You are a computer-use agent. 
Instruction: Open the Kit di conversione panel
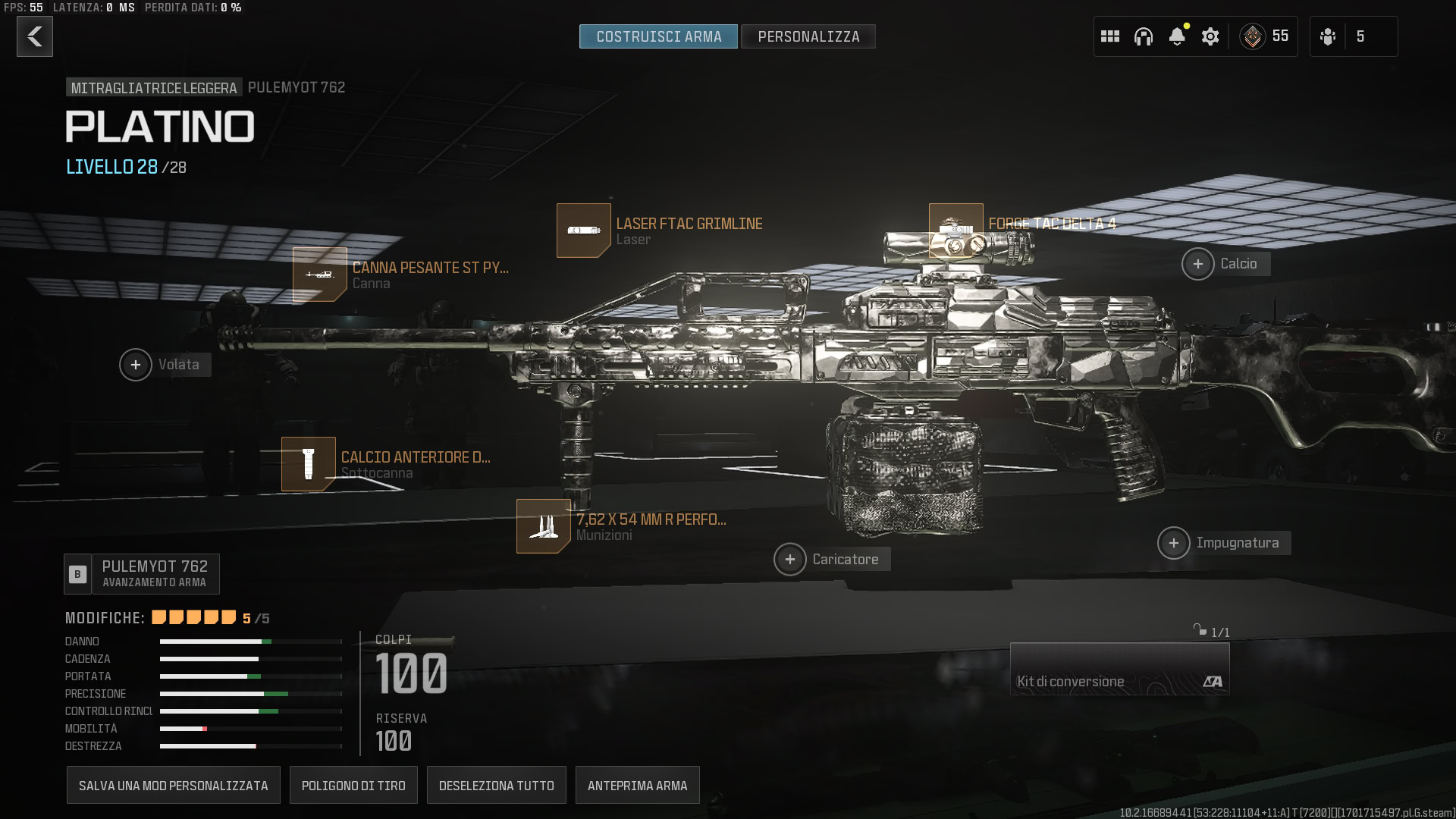pos(1119,669)
